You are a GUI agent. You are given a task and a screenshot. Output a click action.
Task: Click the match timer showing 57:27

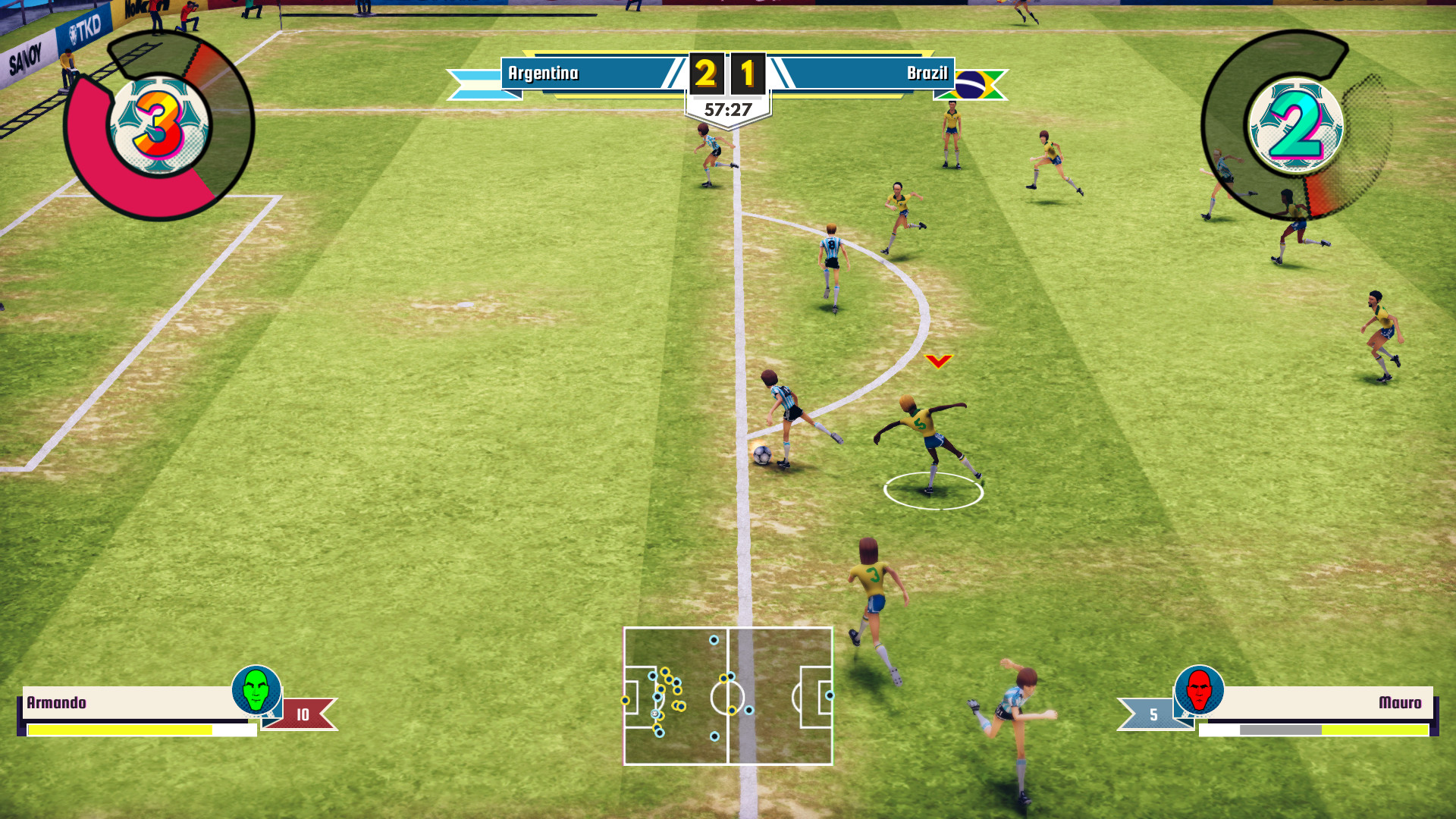[729, 107]
